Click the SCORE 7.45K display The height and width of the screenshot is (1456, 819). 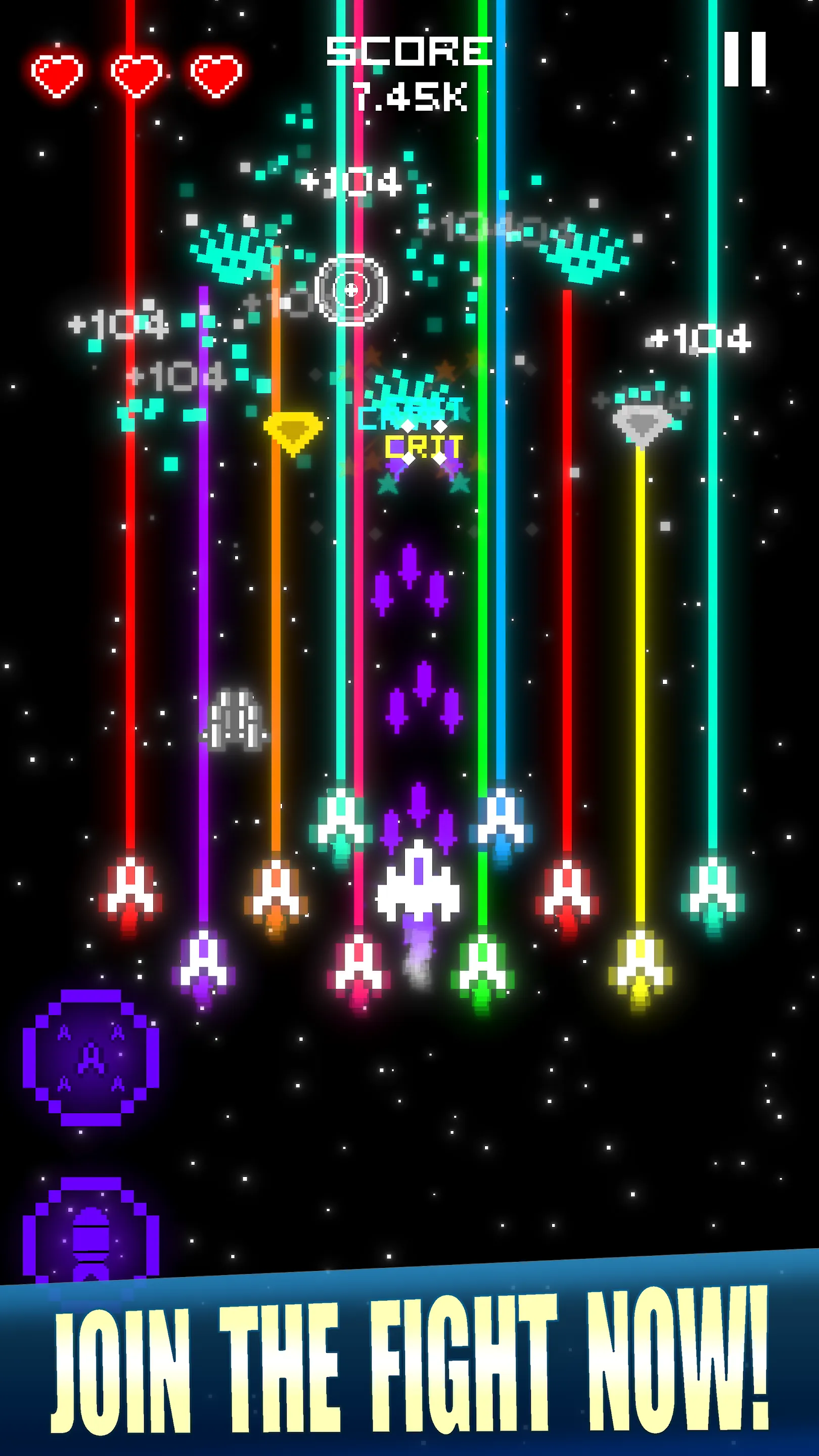click(409, 71)
